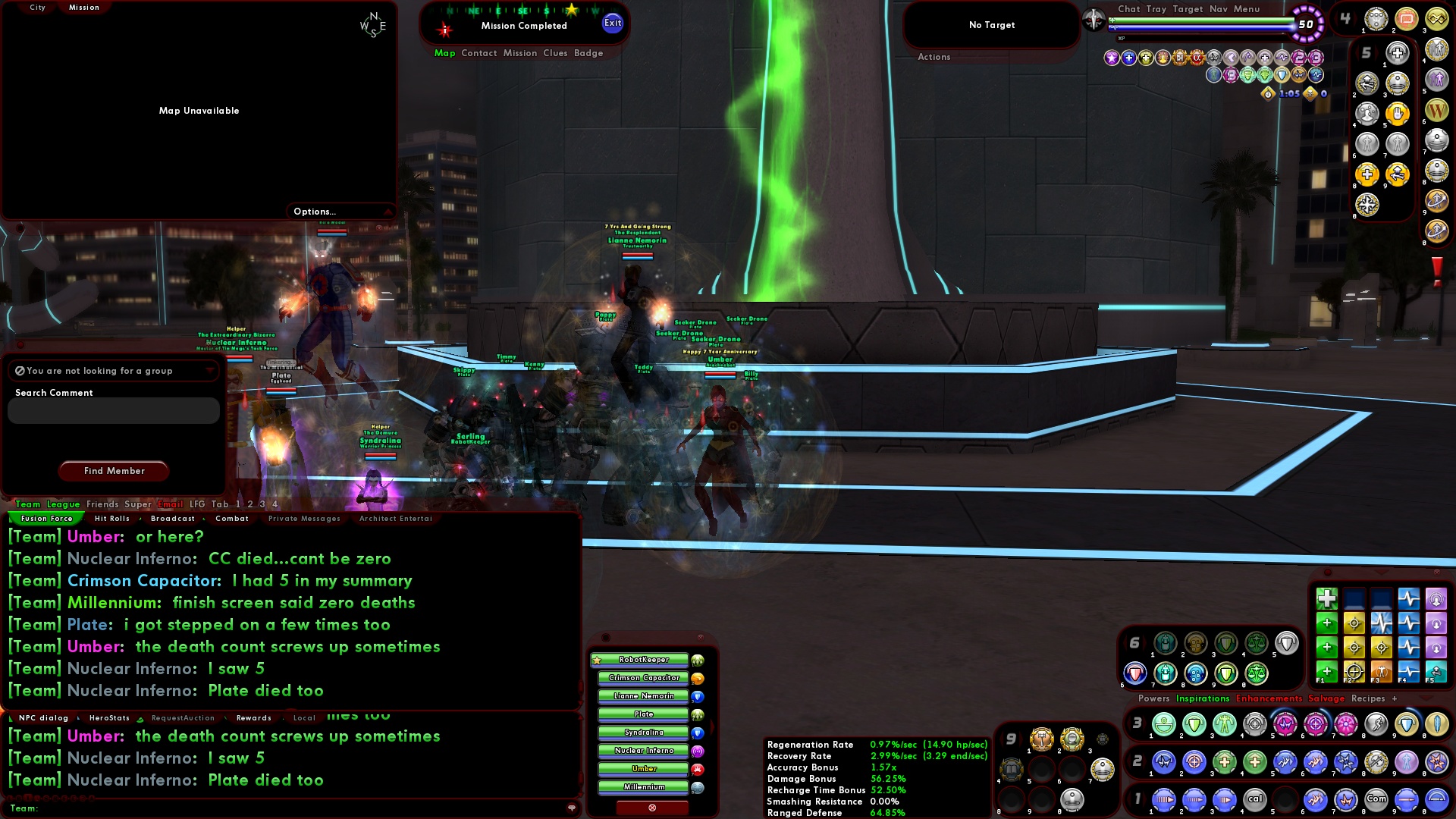
Task: Click Exit on the Mission Completed window
Action: (x=611, y=23)
